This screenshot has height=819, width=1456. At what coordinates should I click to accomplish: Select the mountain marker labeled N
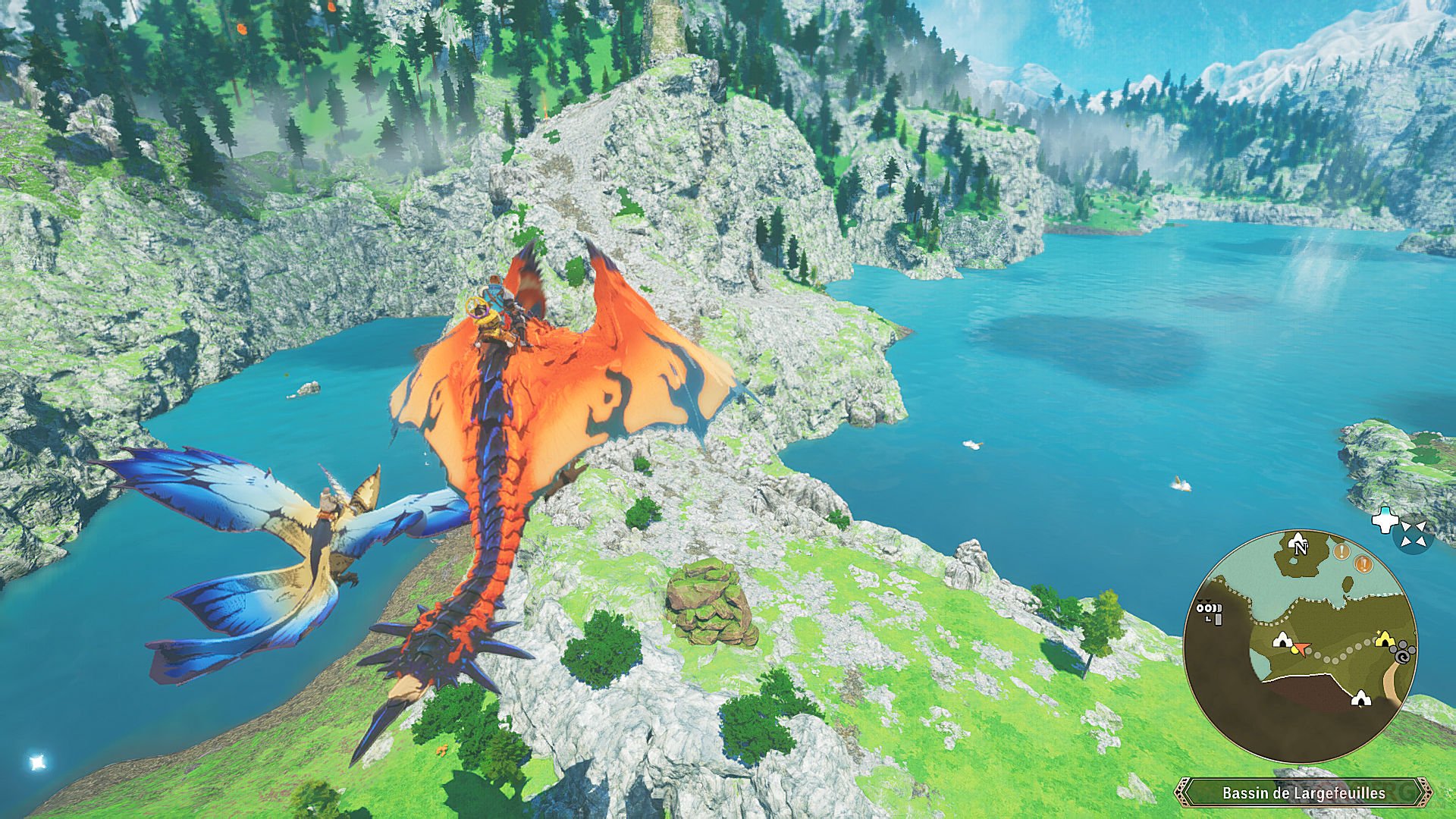point(1298,543)
